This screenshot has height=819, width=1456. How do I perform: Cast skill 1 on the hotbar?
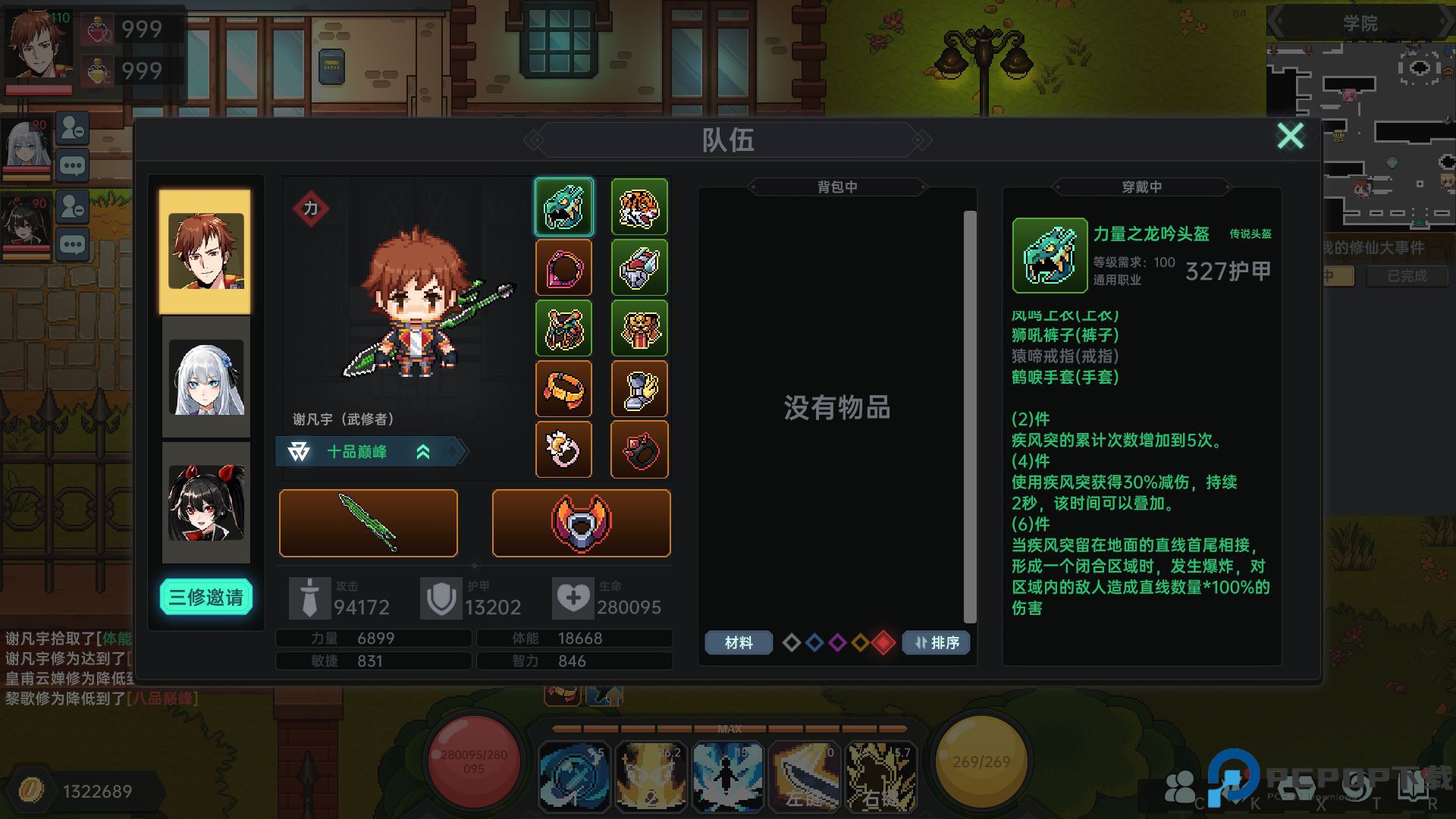574,776
